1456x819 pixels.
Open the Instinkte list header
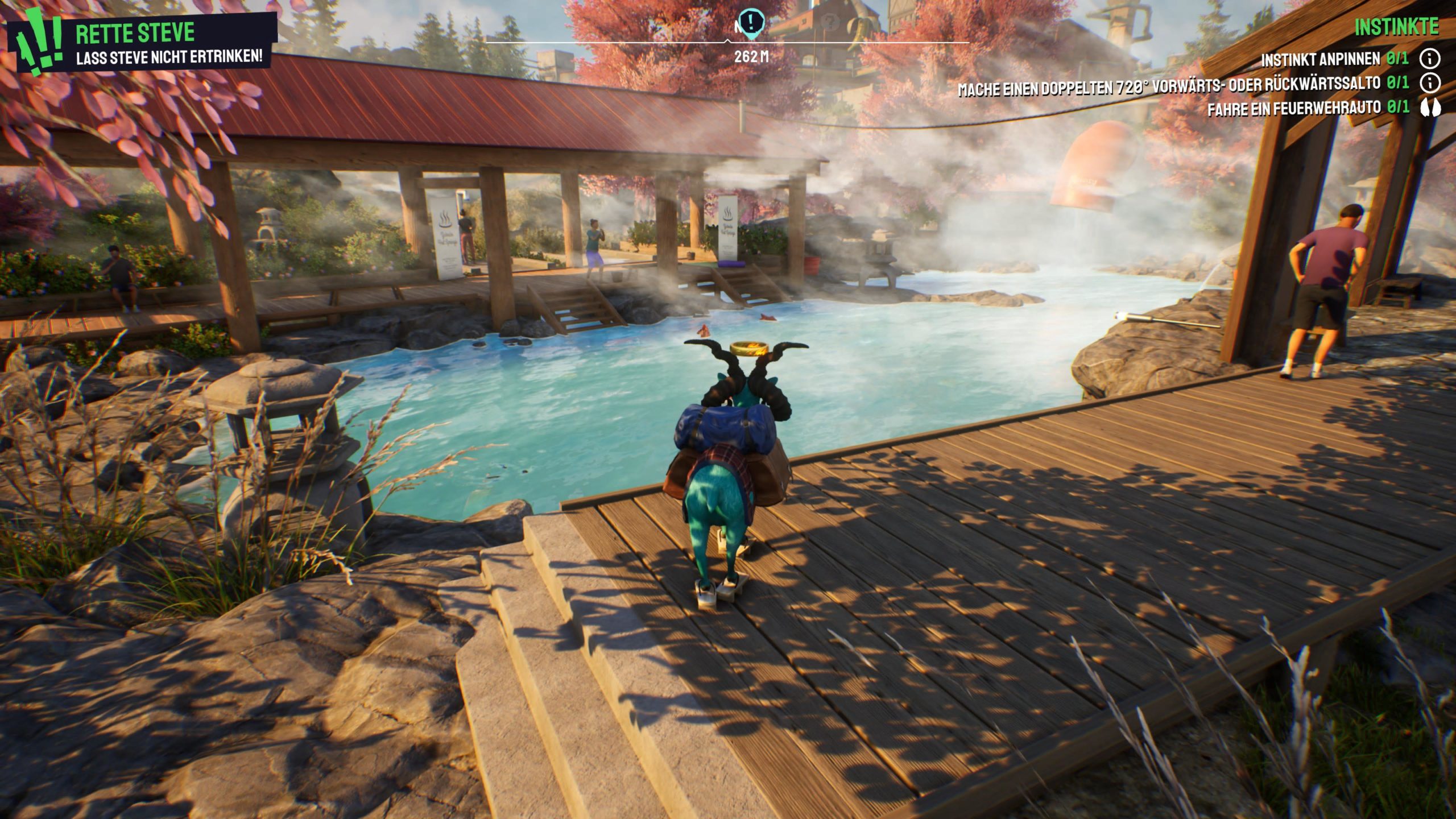[x=1396, y=27]
